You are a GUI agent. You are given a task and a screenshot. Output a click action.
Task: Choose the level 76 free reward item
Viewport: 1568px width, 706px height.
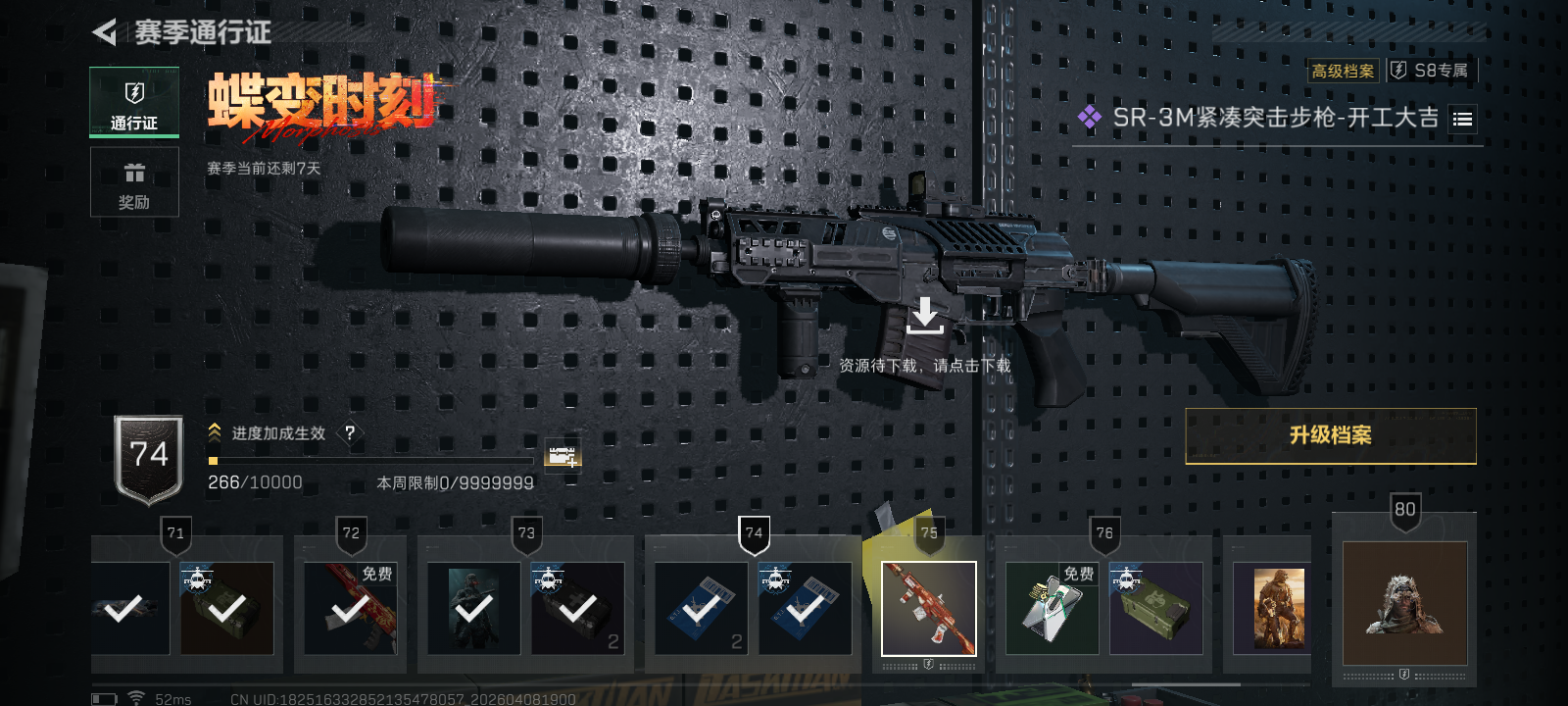(1052, 608)
